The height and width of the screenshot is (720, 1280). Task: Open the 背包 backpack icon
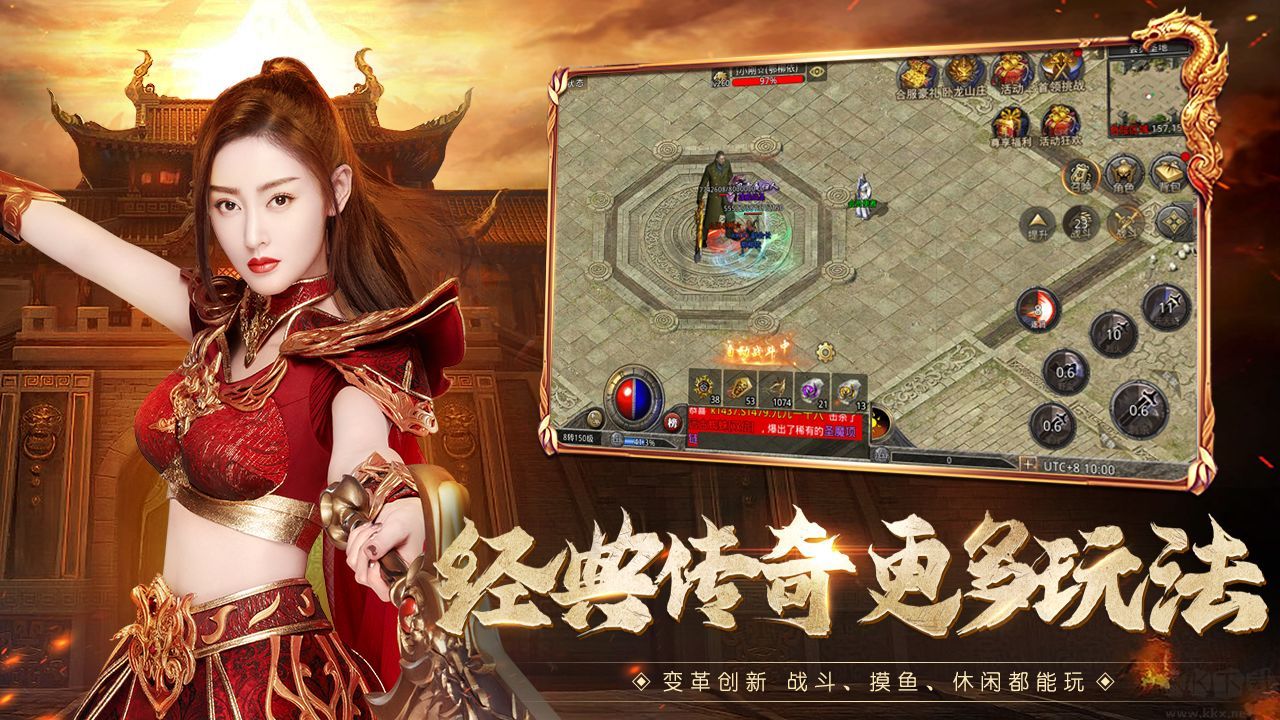(1169, 171)
